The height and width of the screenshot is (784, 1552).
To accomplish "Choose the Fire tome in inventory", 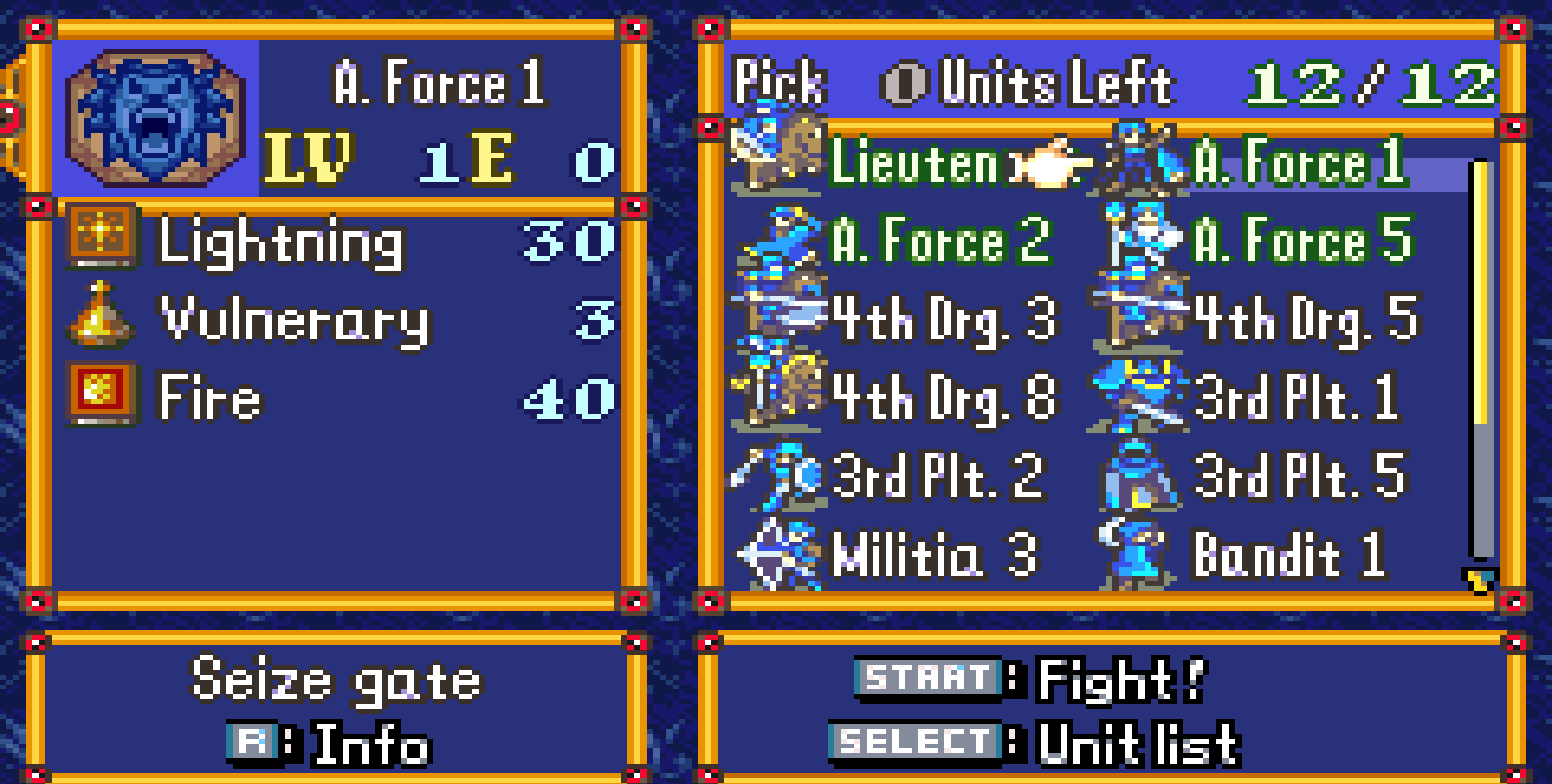I will (x=209, y=398).
